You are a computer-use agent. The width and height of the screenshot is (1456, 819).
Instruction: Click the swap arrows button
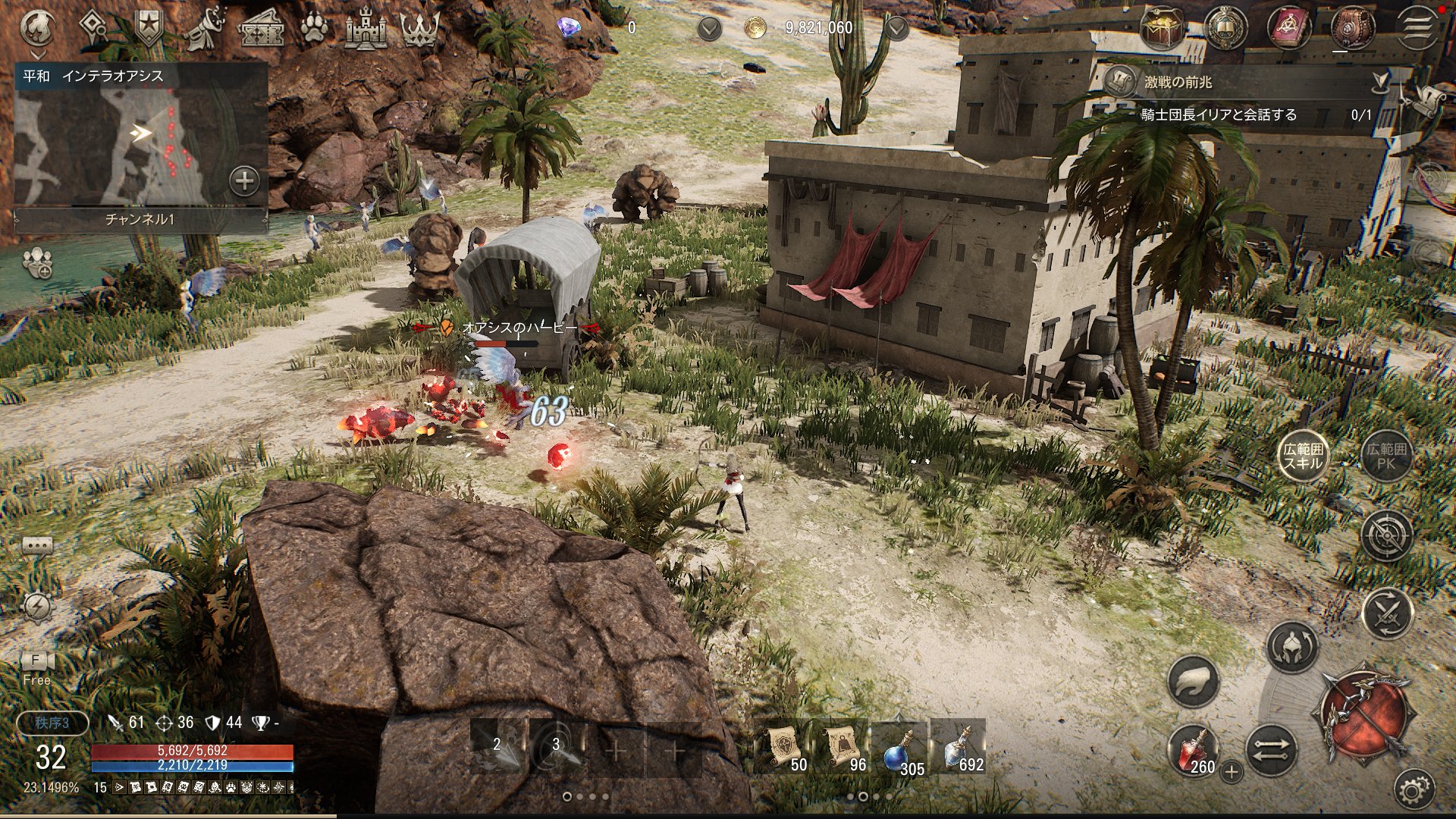pos(1271,751)
